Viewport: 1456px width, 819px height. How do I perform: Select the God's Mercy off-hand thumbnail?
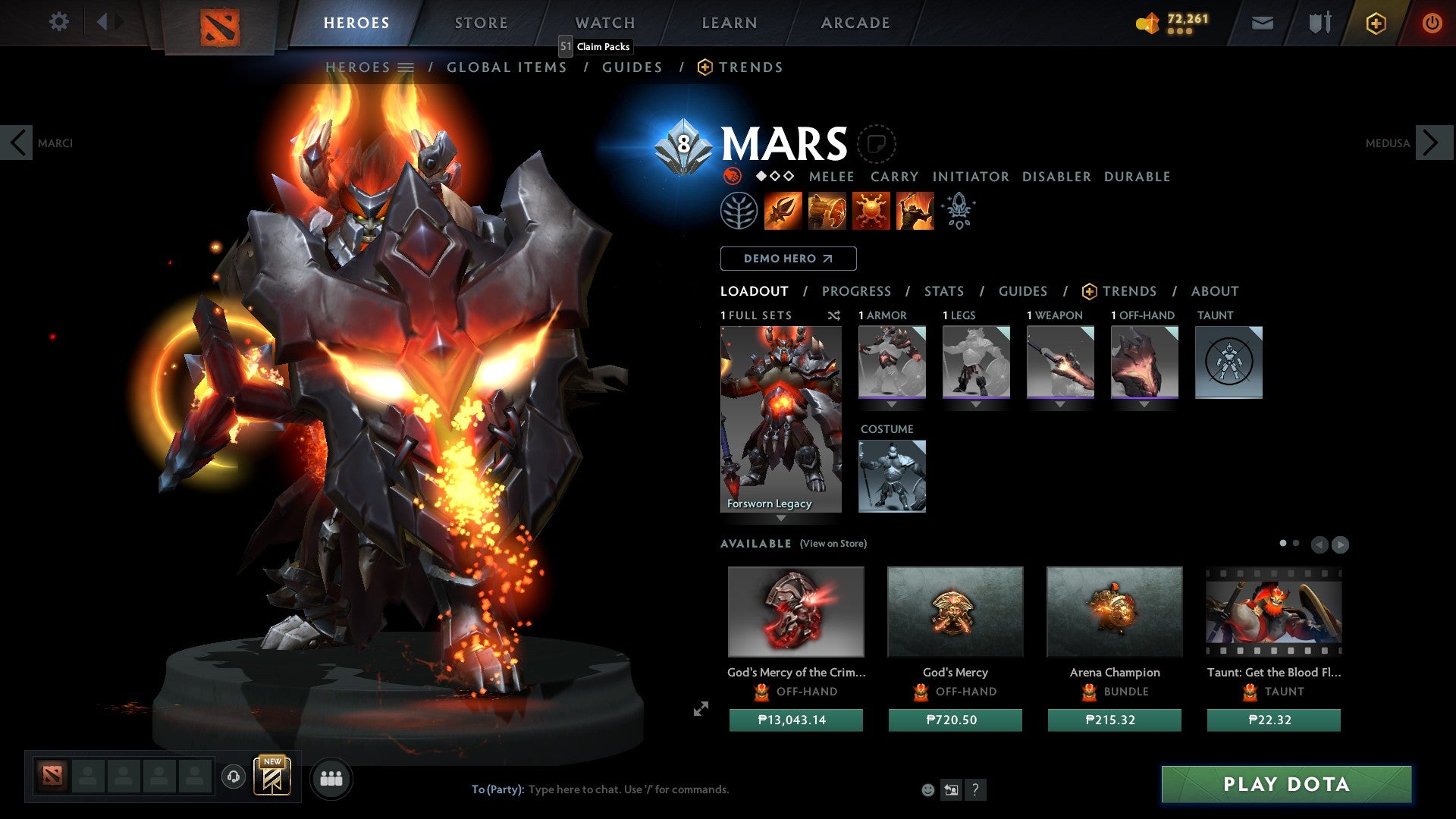(955, 612)
